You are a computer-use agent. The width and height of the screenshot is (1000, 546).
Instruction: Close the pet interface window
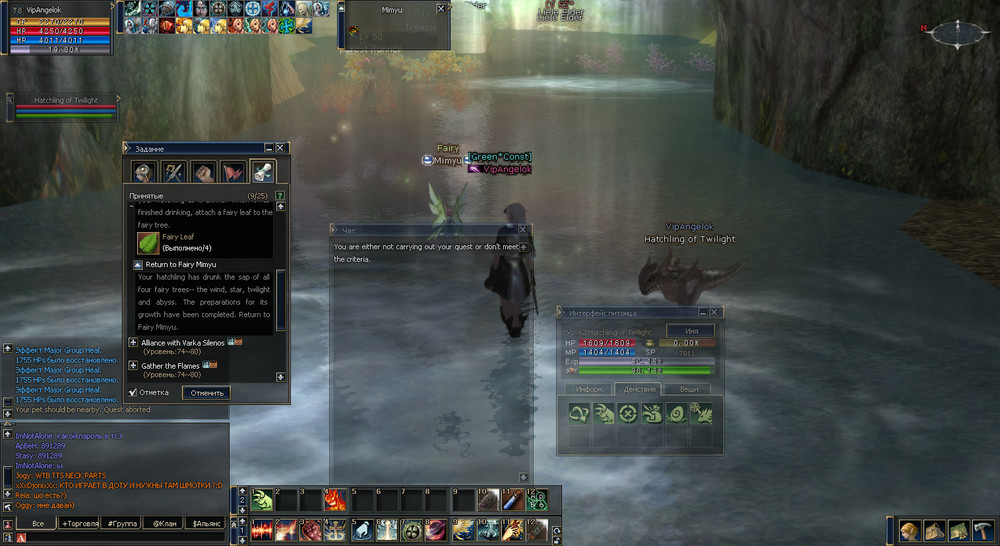[x=713, y=312]
